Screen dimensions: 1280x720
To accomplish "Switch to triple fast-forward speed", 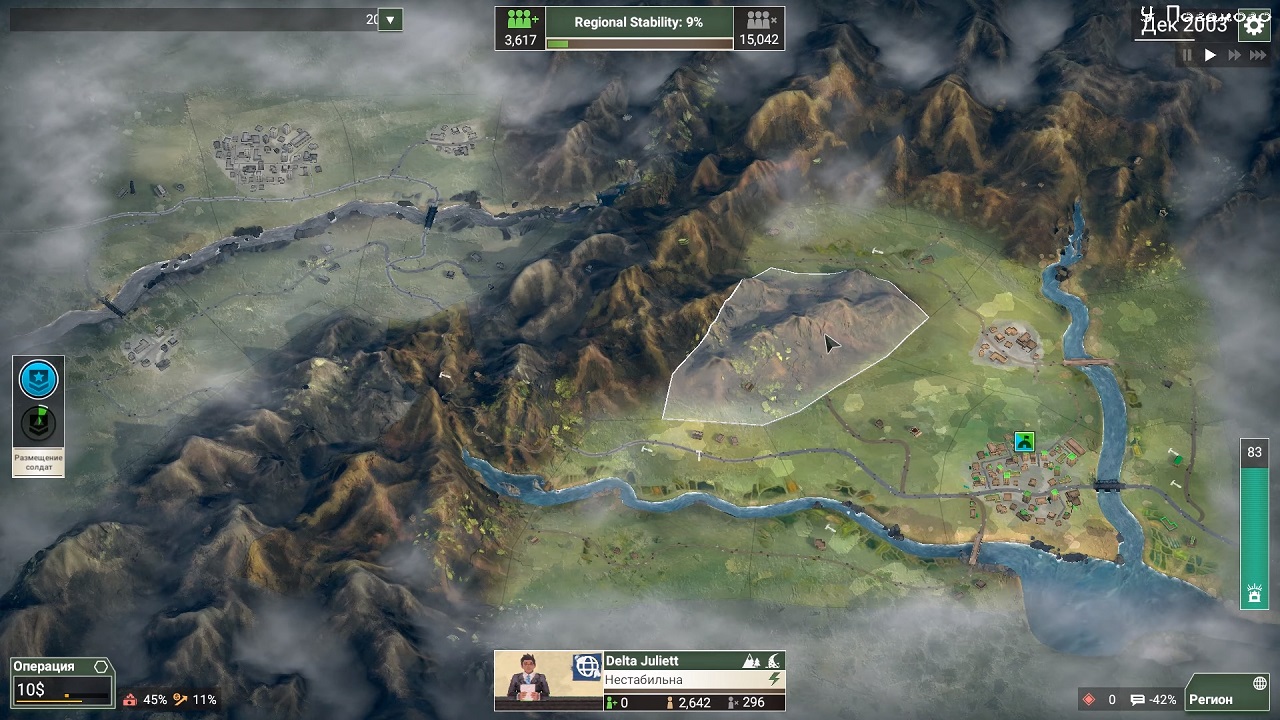I will coord(1256,56).
